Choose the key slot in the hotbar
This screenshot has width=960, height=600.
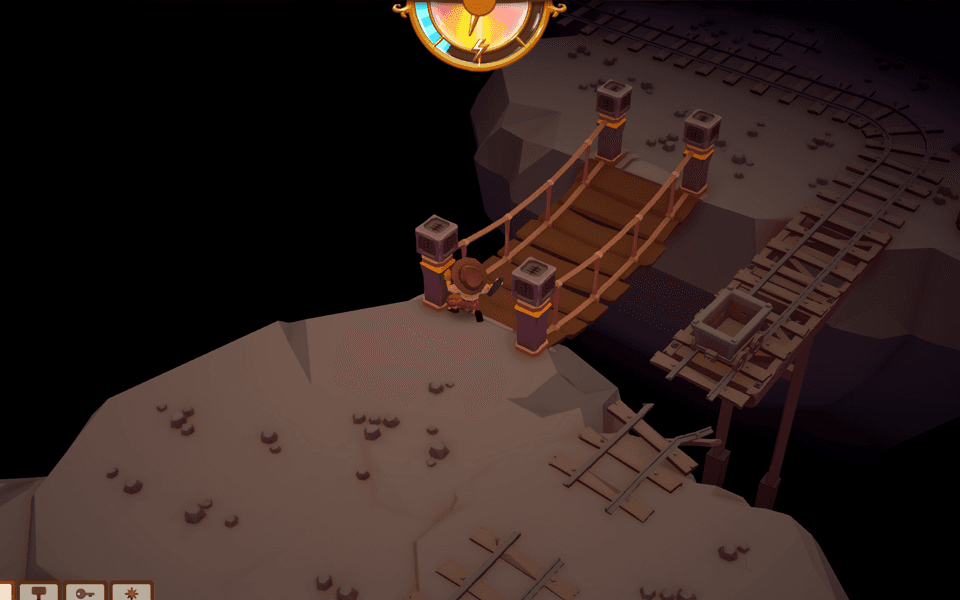coord(85,592)
